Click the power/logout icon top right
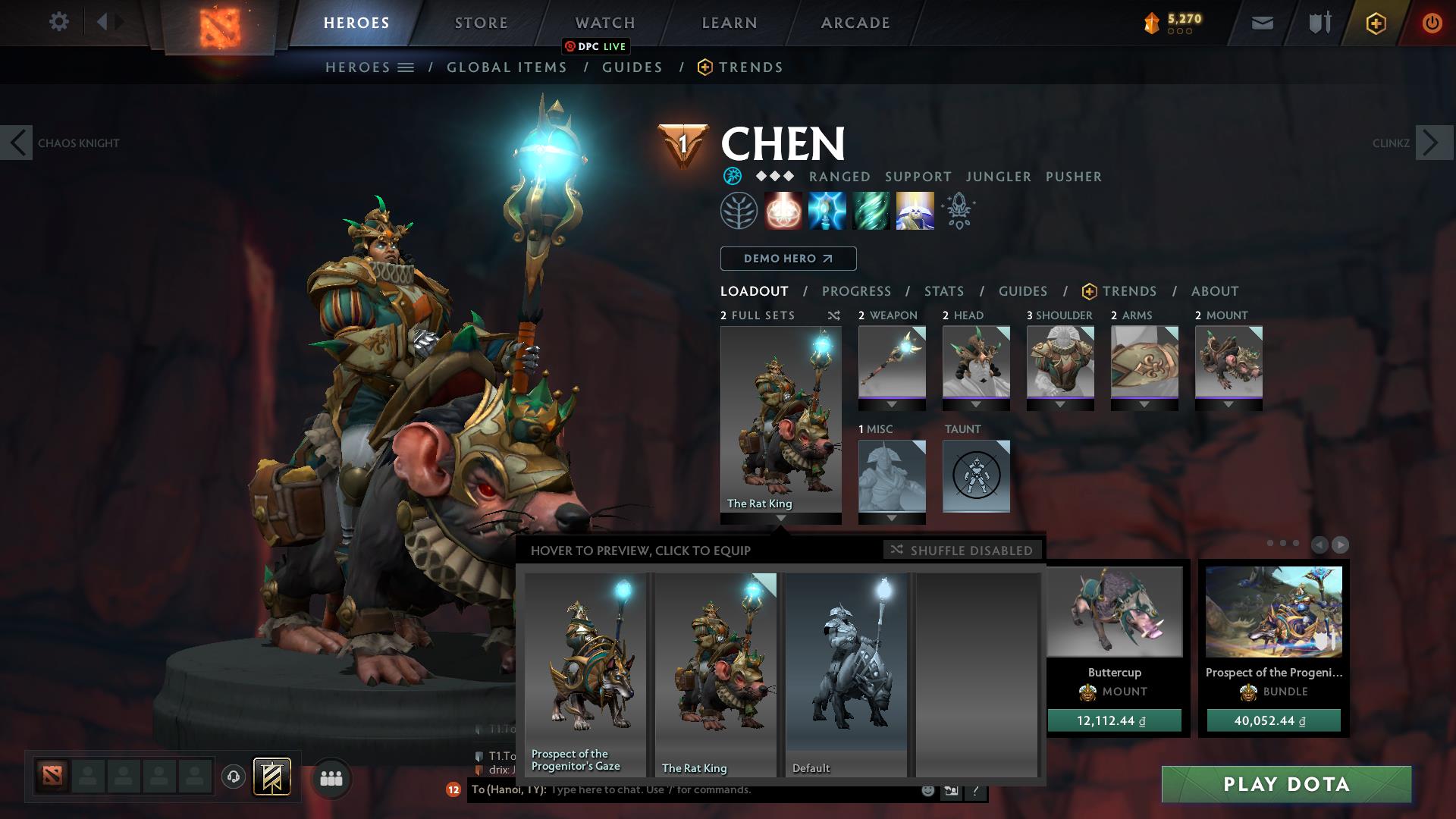 1432,22
